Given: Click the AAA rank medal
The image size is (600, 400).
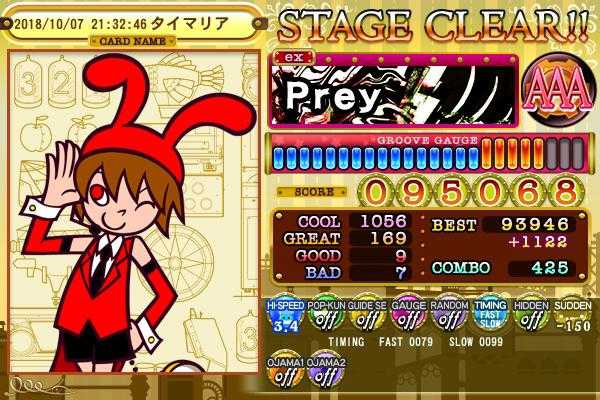Looking at the screenshot, I should [x=549, y=90].
